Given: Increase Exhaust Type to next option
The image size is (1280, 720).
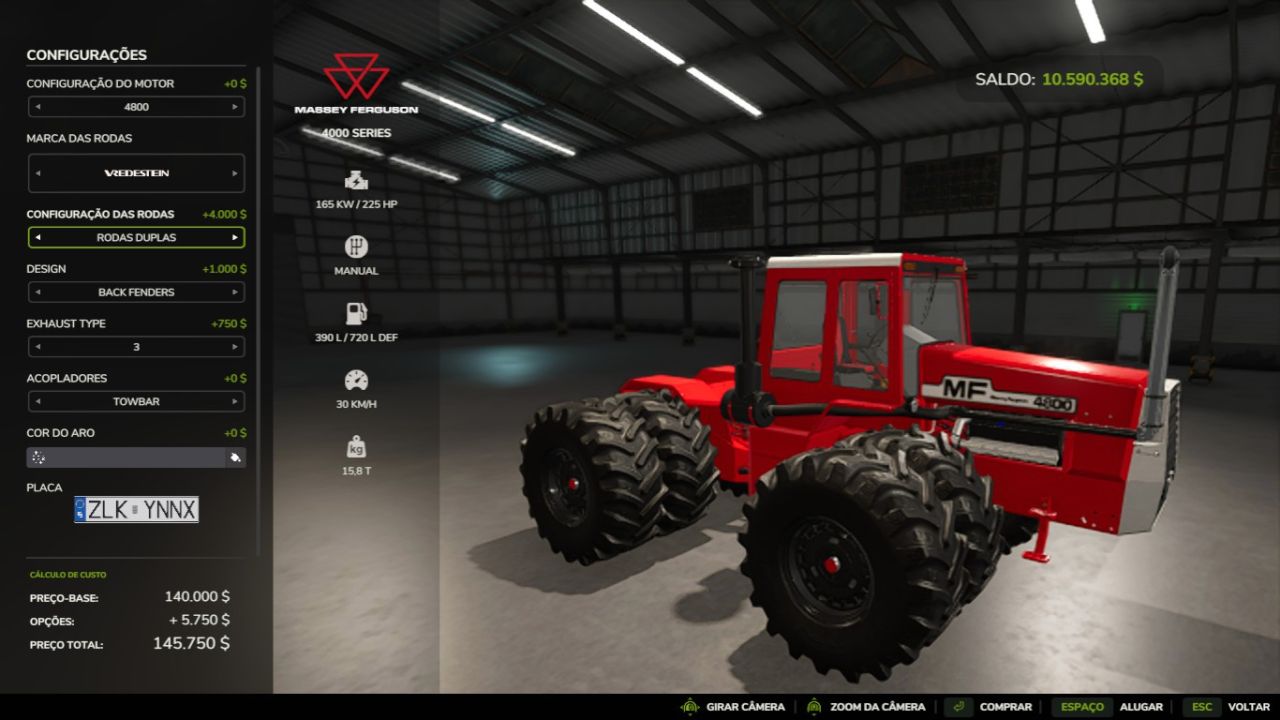Looking at the screenshot, I should click(235, 347).
